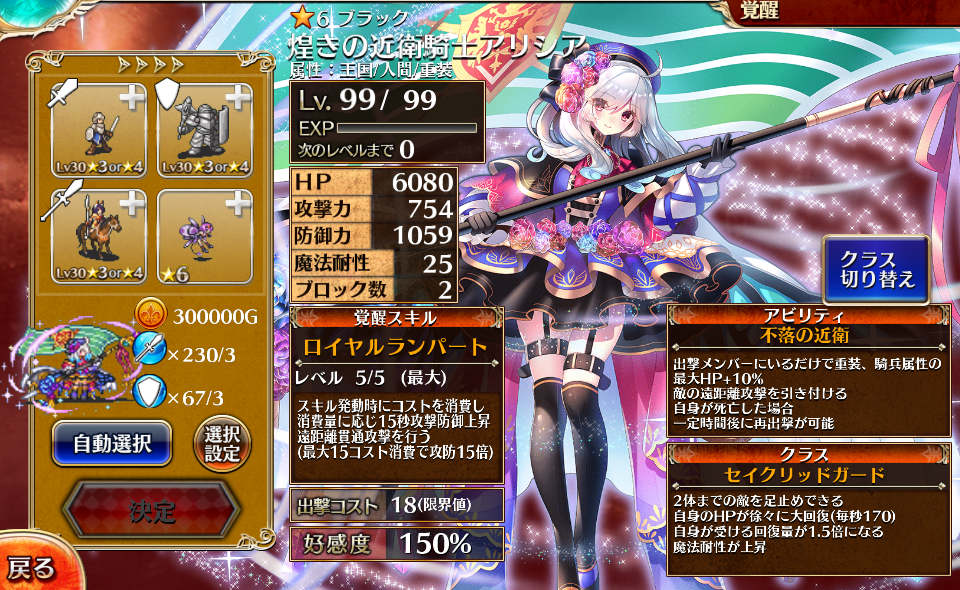
Task: Pick the purple fairy material slot
Action: pos(204,236)
